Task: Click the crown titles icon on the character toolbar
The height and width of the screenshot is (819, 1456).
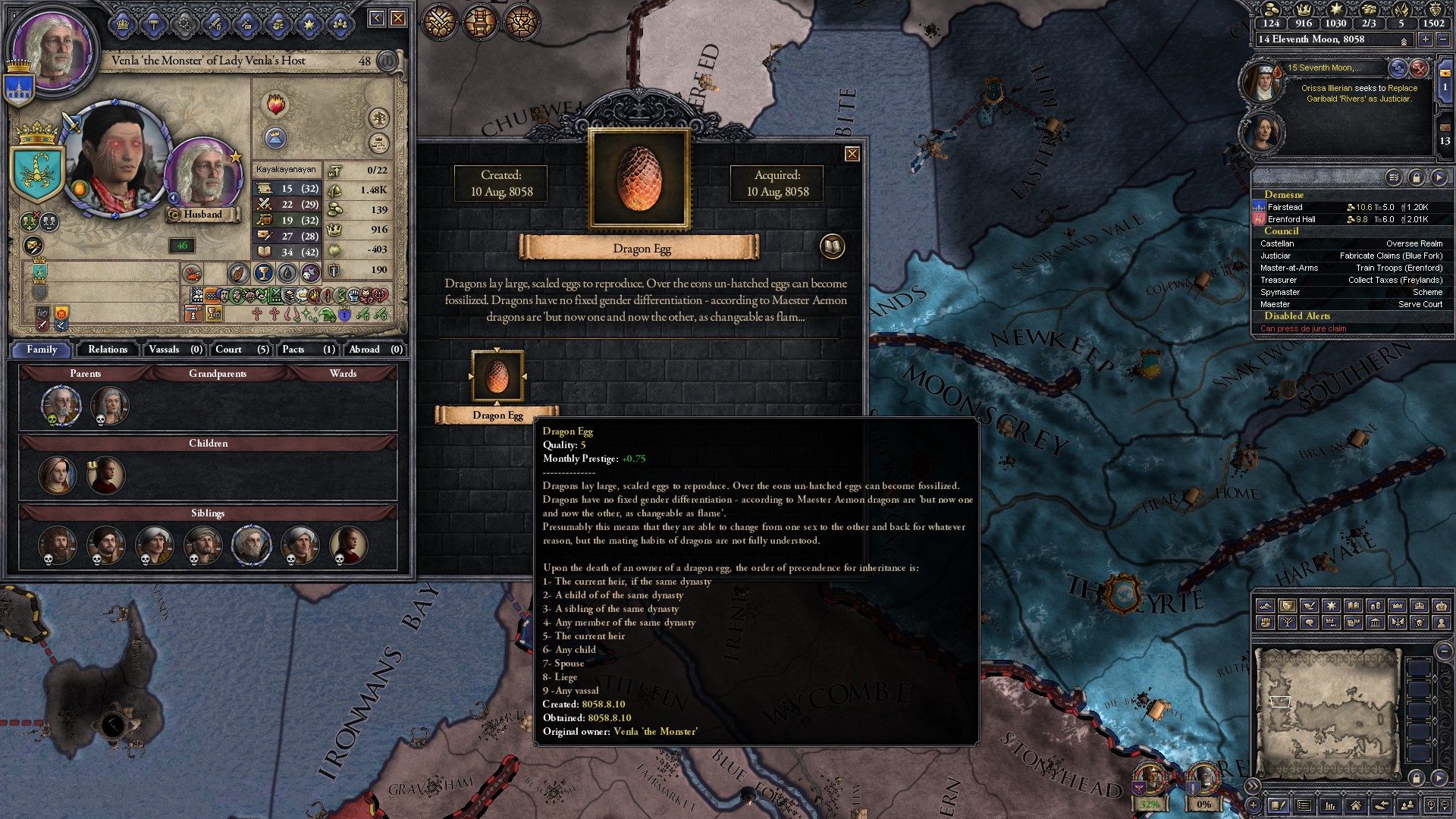Action: pos(122,25)
